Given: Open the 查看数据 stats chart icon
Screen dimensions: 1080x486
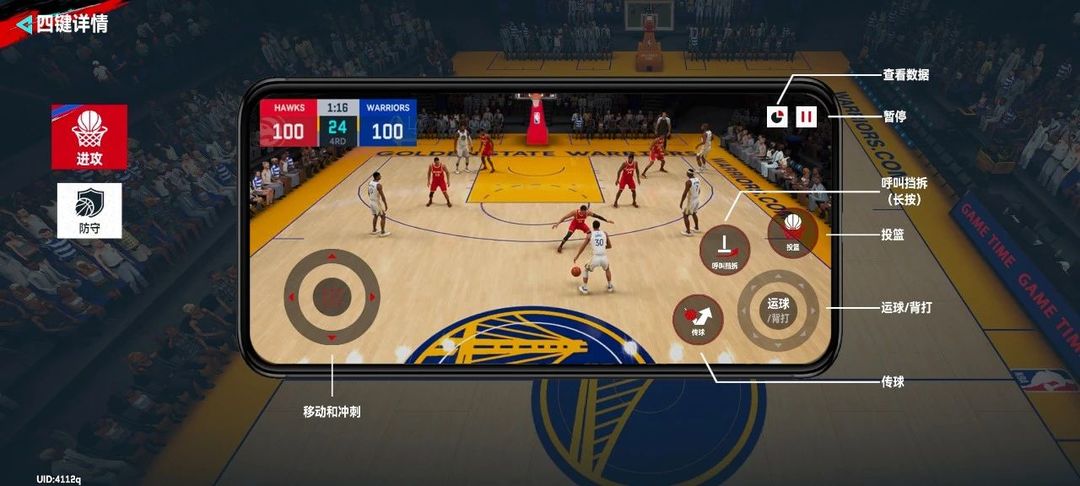Looking at the screenshot, I should pos(777,117).
